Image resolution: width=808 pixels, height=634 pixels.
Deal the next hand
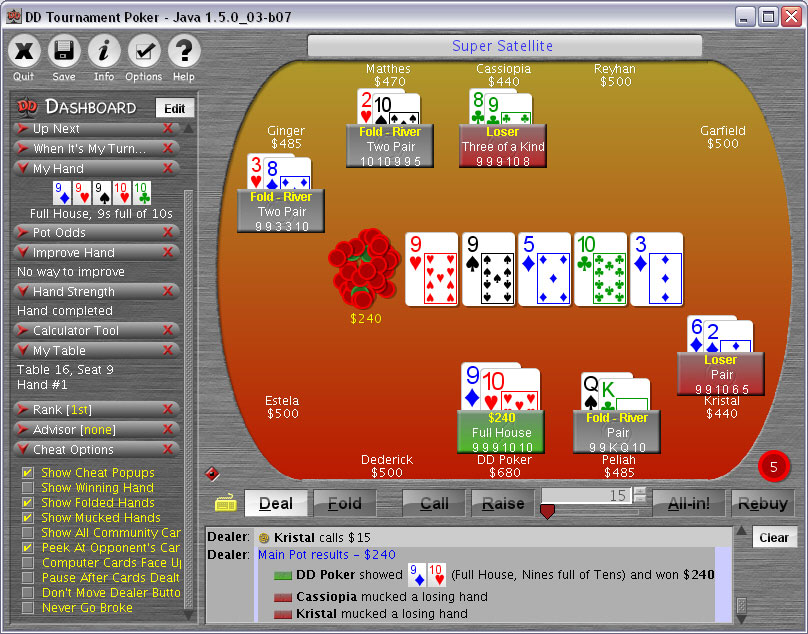coord(275,503)
